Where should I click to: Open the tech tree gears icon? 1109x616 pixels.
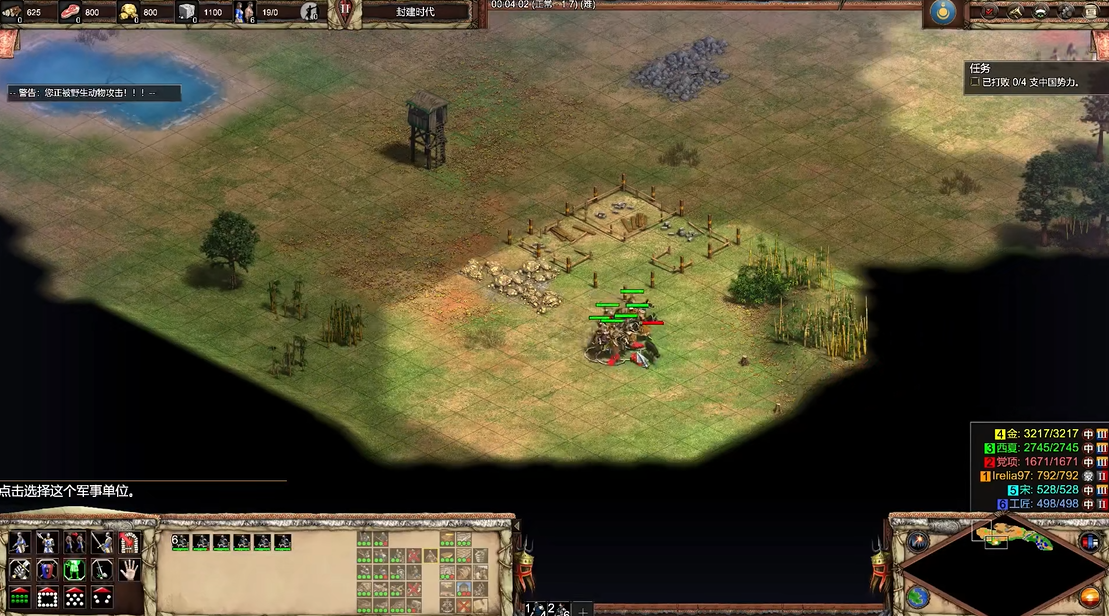click(1066, 12)
